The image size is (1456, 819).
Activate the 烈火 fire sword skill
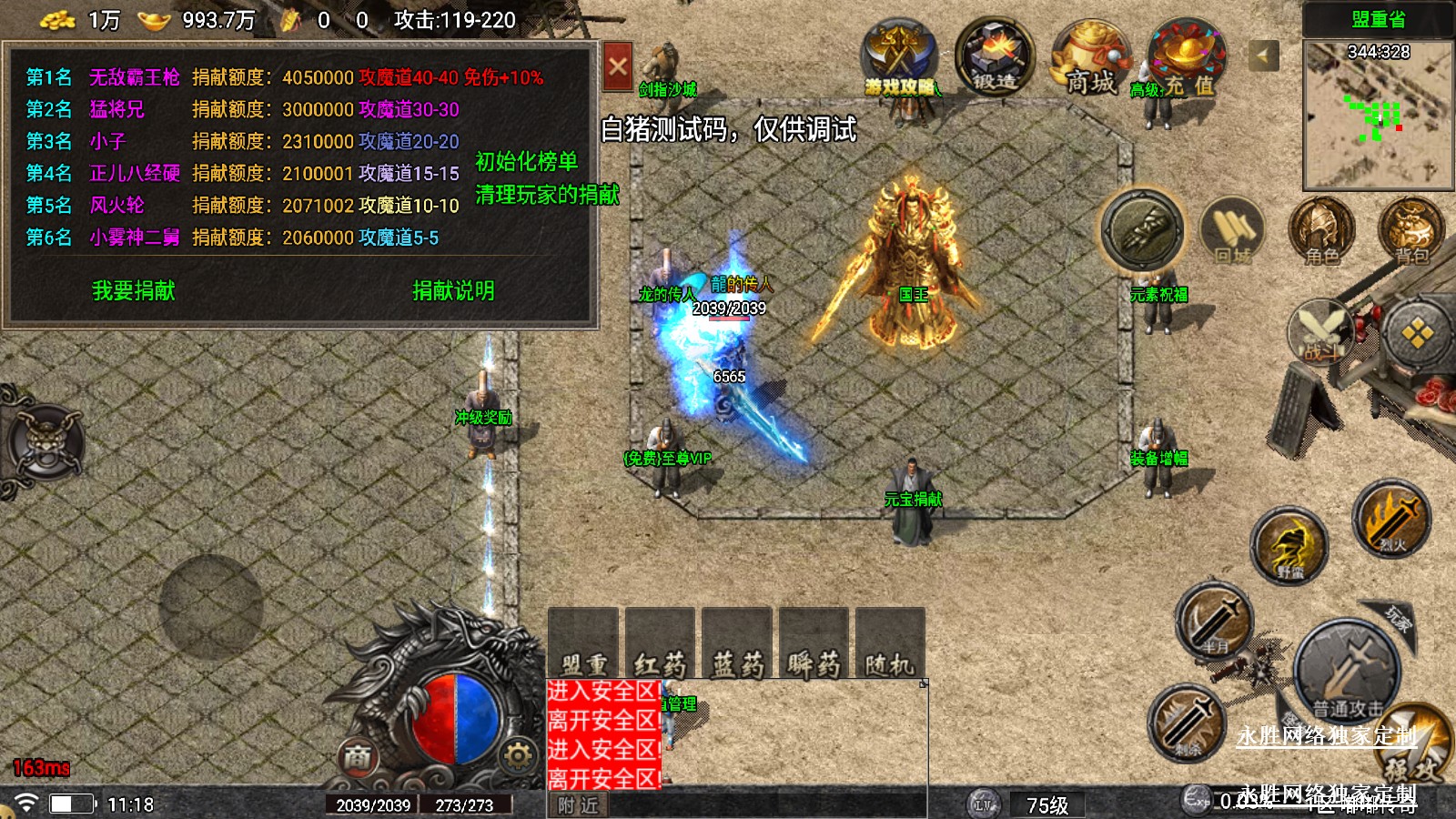click(1391, 521)
